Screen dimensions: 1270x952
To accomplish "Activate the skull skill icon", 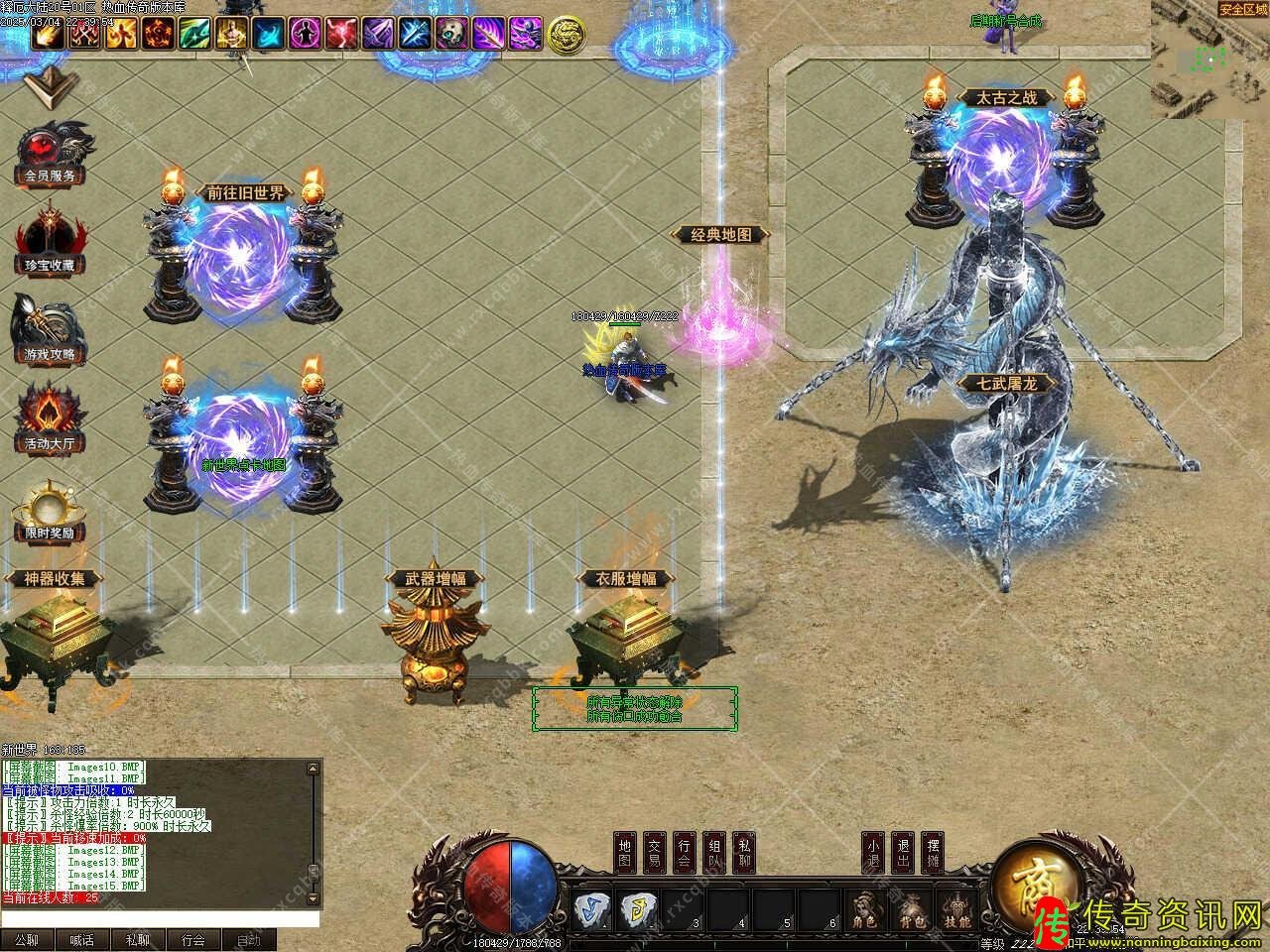I will [451, 35].
